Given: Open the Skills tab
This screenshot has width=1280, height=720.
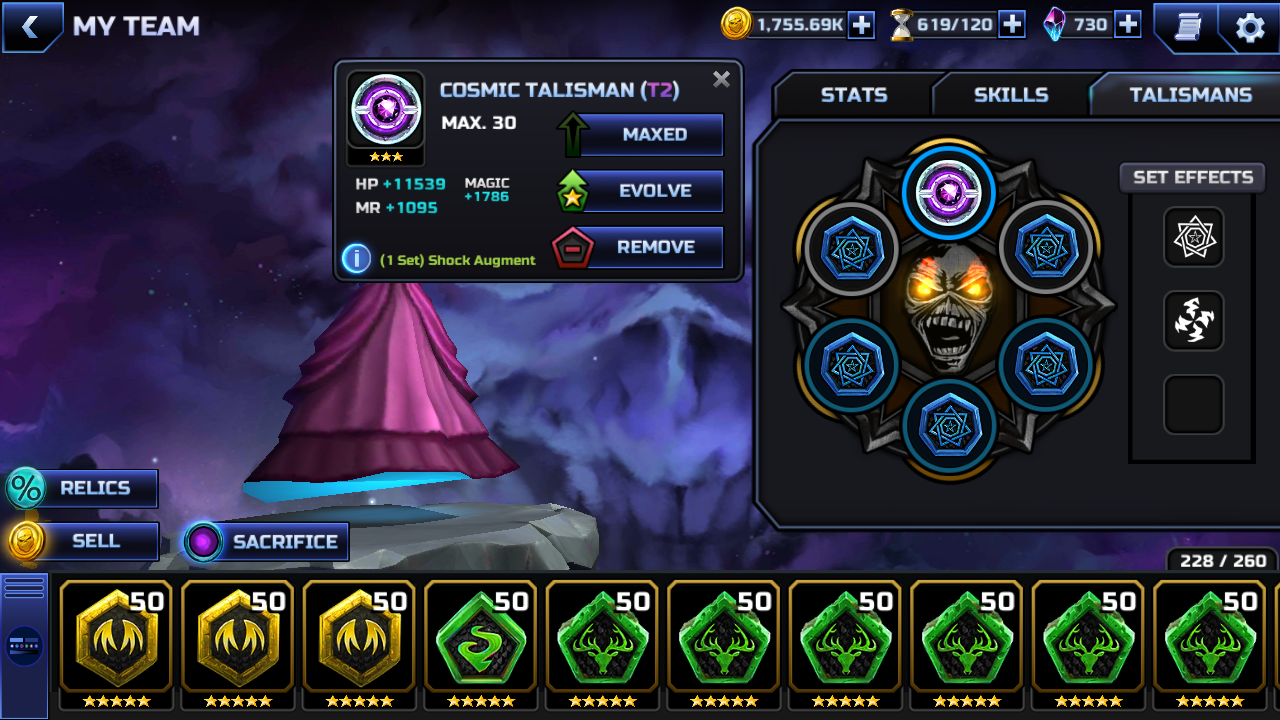Looking at the screenshot, I should point(1010,95).
